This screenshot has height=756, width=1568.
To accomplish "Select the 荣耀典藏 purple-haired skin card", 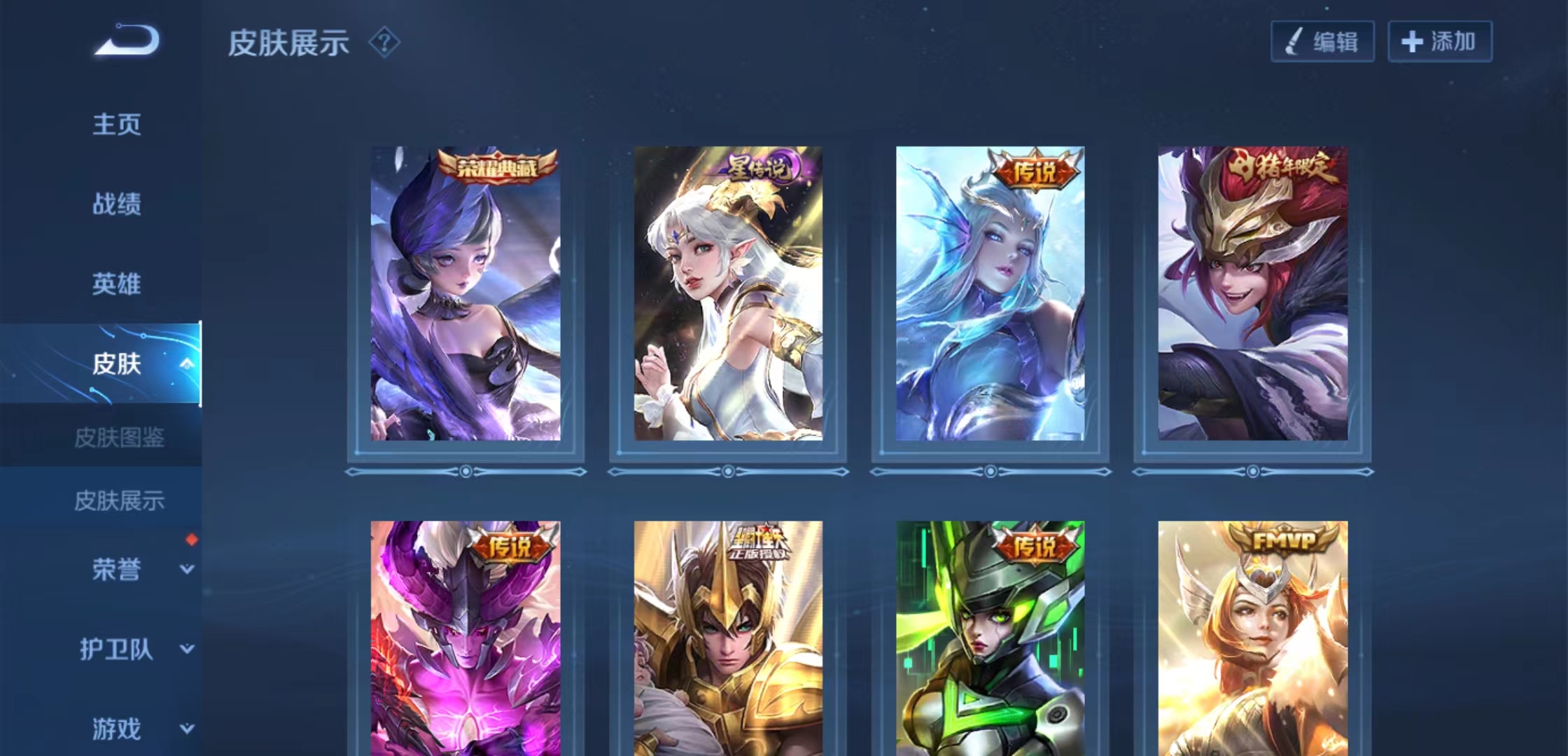I will point(465,294).
